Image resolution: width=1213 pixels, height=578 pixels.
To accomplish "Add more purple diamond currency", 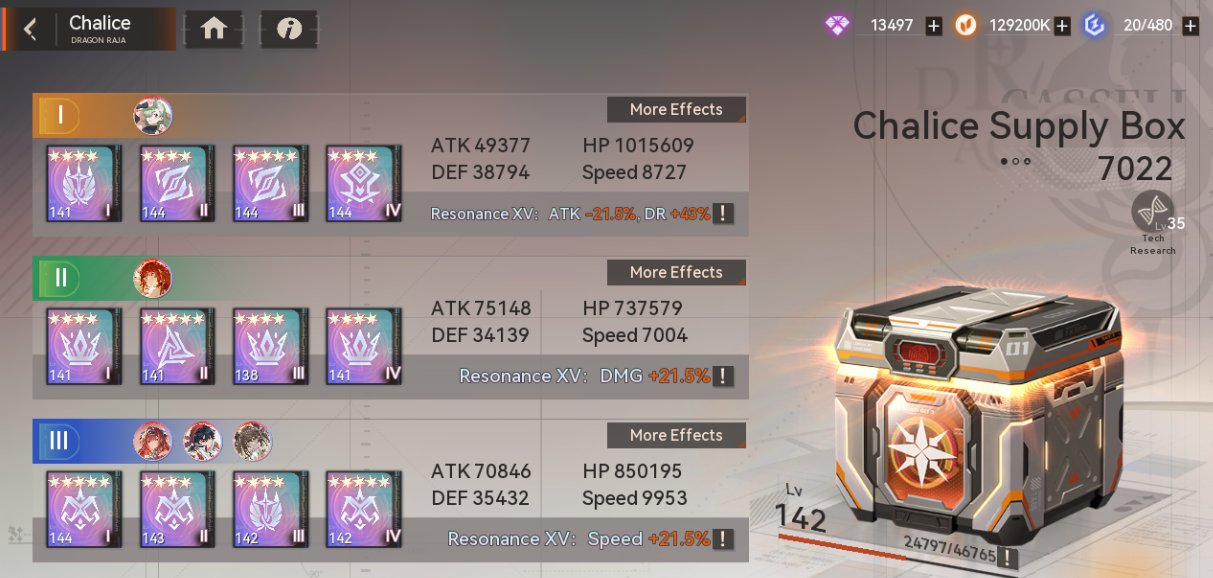I will (934, 26).
